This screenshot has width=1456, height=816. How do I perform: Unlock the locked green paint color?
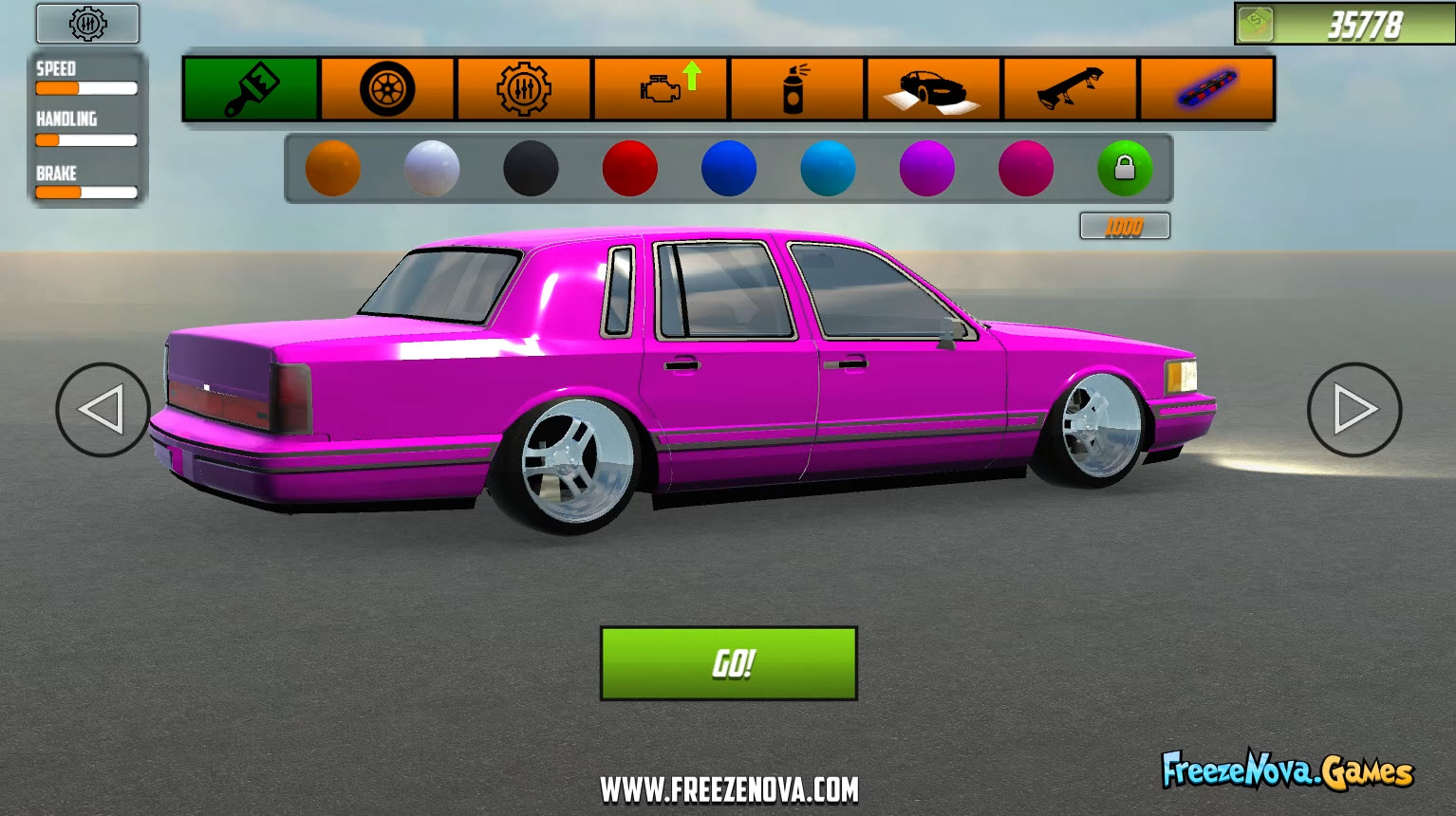1125,168
